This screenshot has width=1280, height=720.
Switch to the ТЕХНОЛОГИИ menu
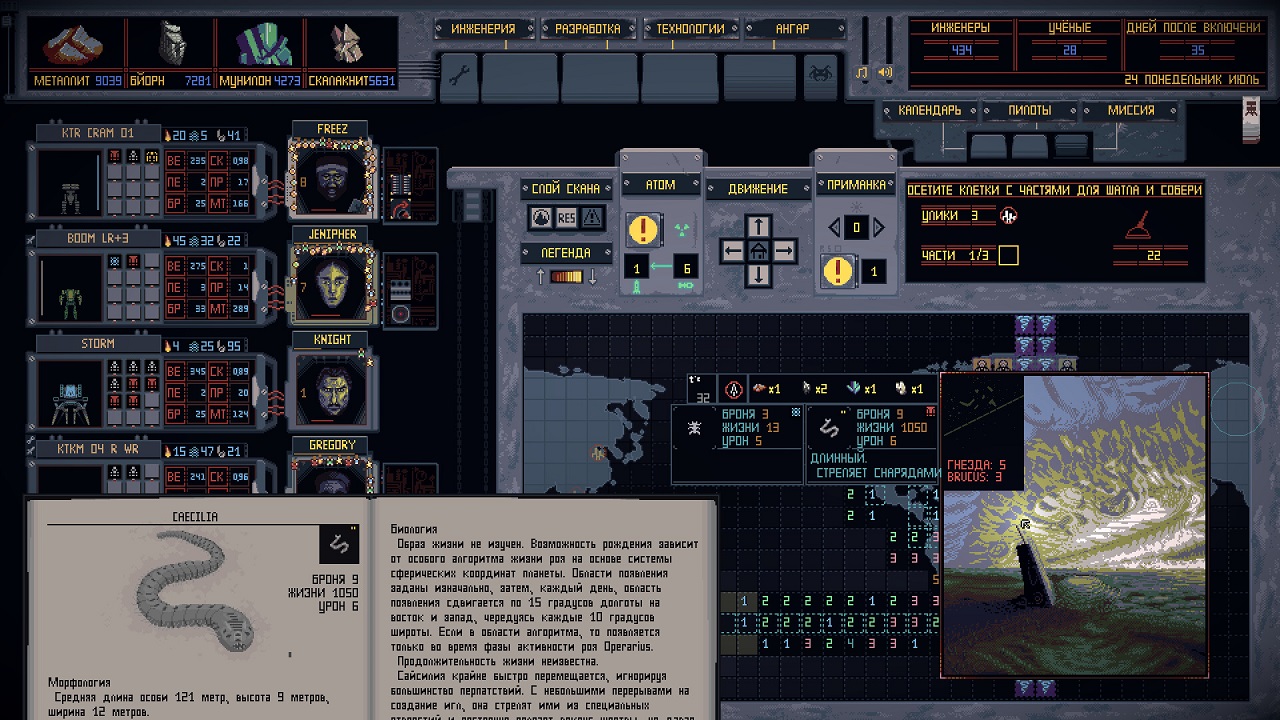690,28
